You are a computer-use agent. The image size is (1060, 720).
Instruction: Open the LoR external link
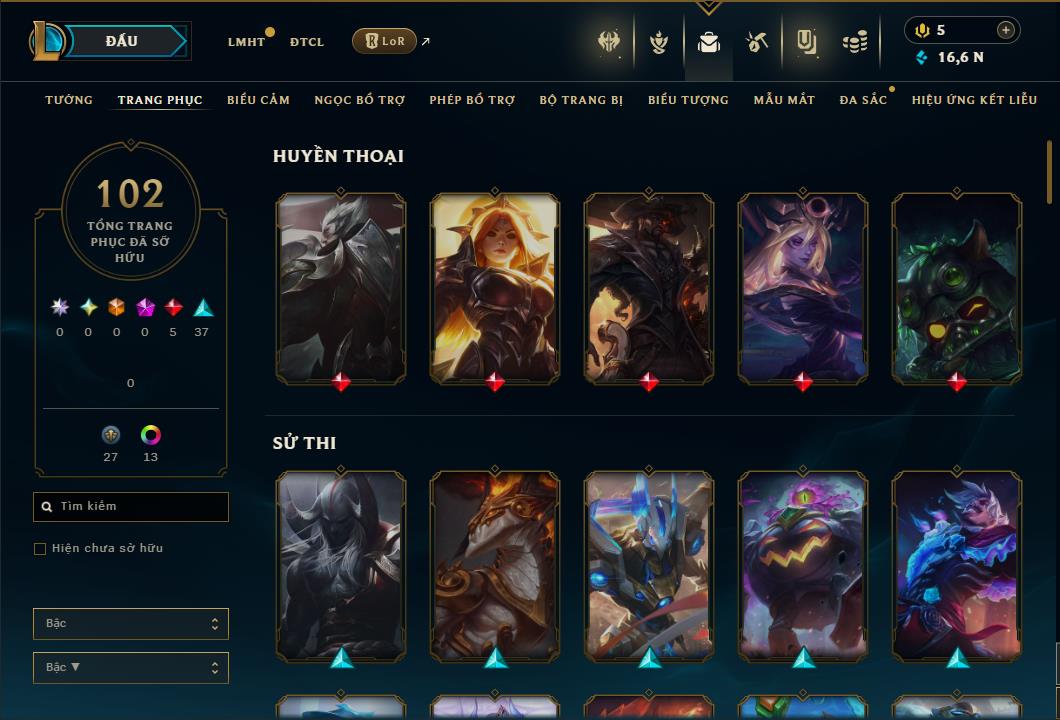pos(385,41)
